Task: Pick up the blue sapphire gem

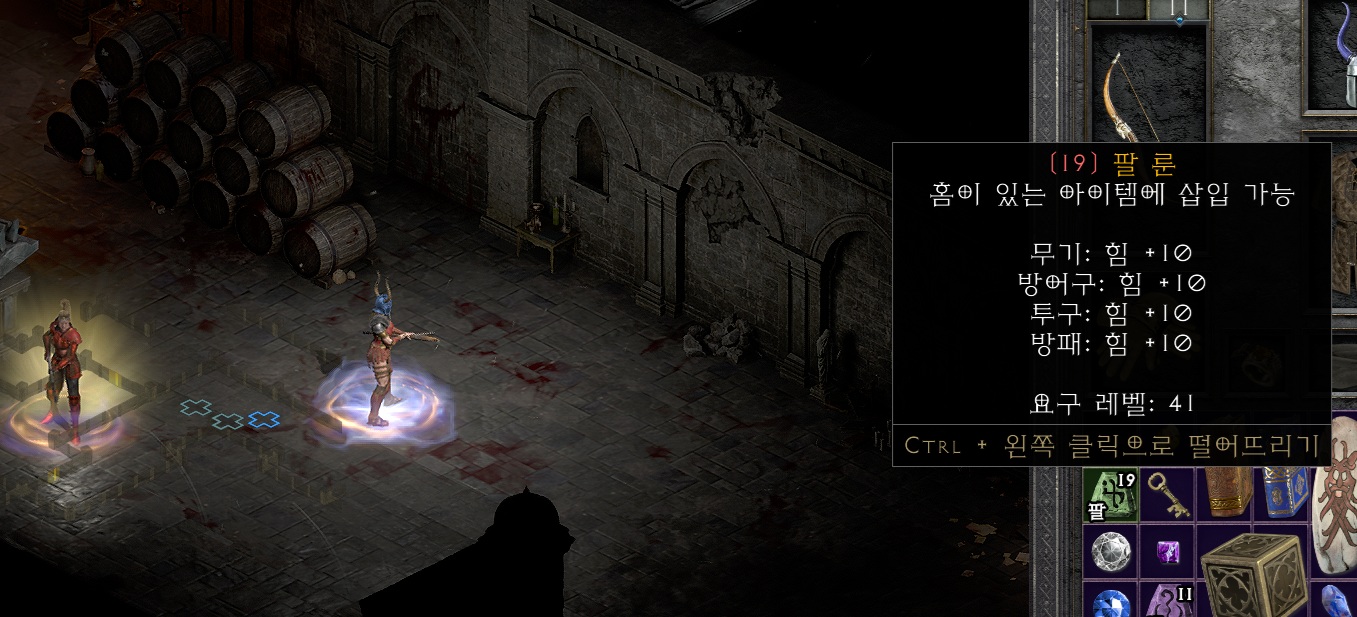Action: [1111, 603]
